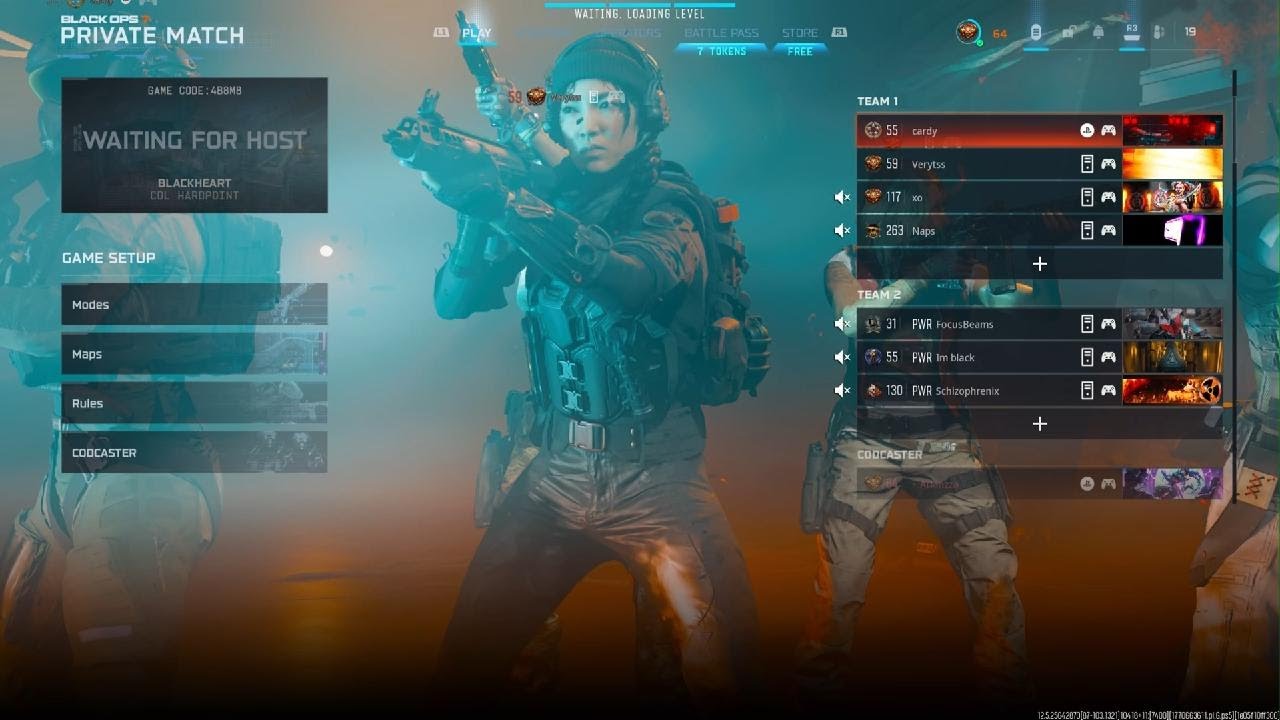Open the notifications bell icon
This screenshot has width=1280, height=720.
(1098, 32)
